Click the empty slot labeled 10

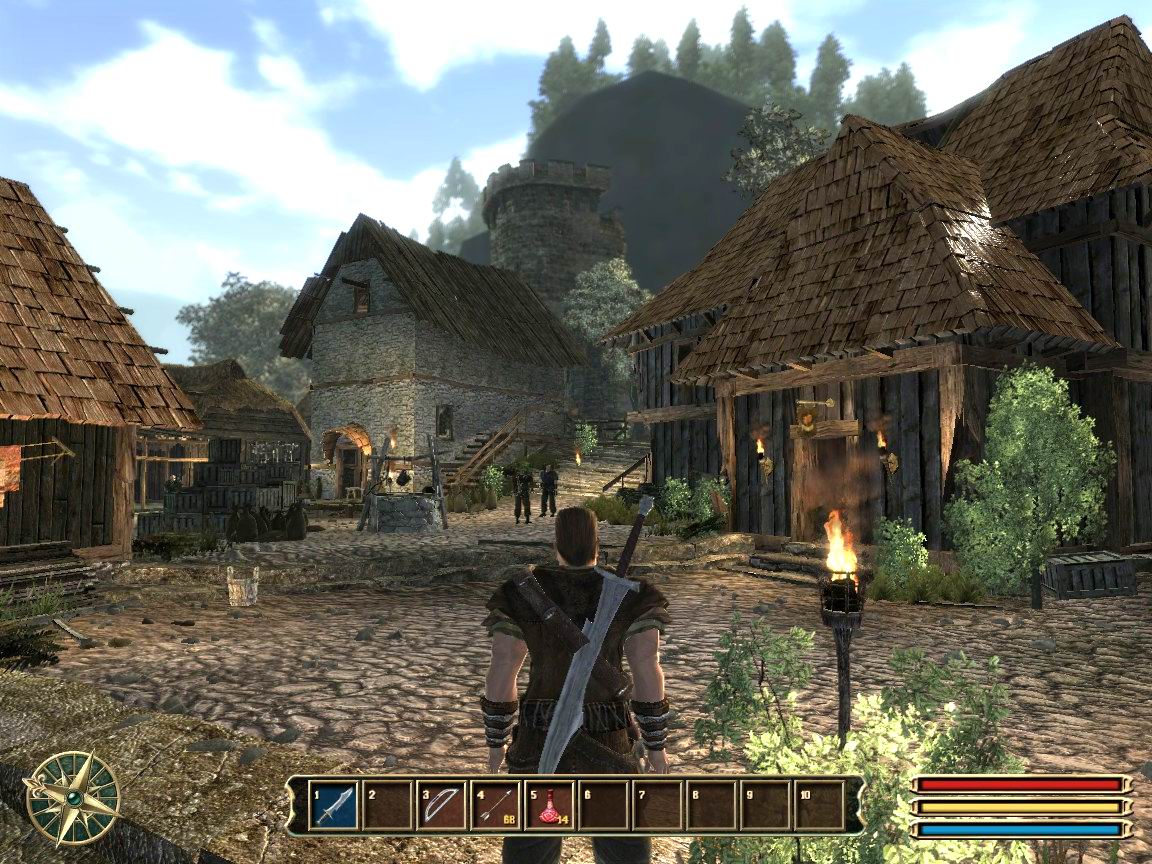coord(819,805)
